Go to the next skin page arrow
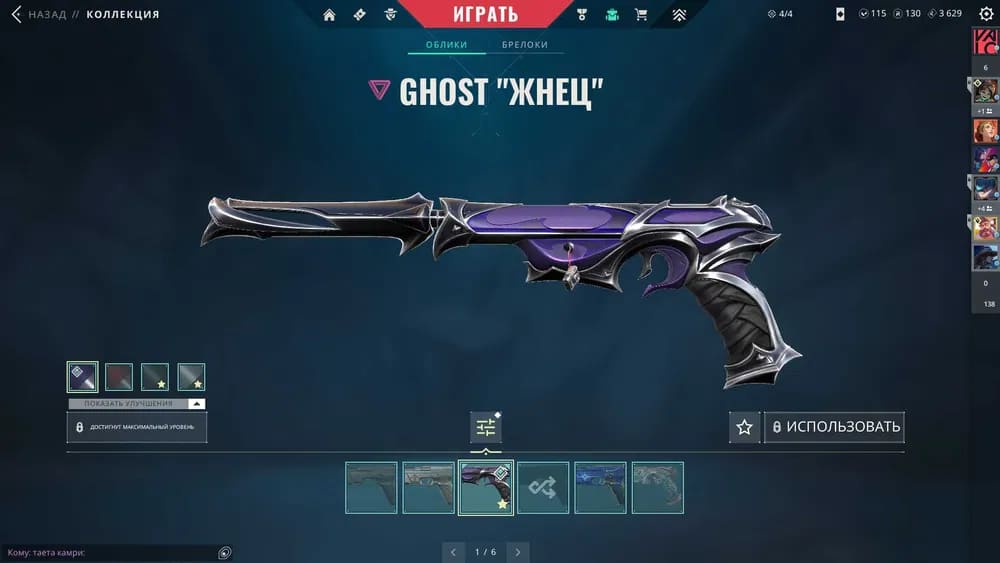1000x563 pixels. pyautogui.click(x=517, y=552)
